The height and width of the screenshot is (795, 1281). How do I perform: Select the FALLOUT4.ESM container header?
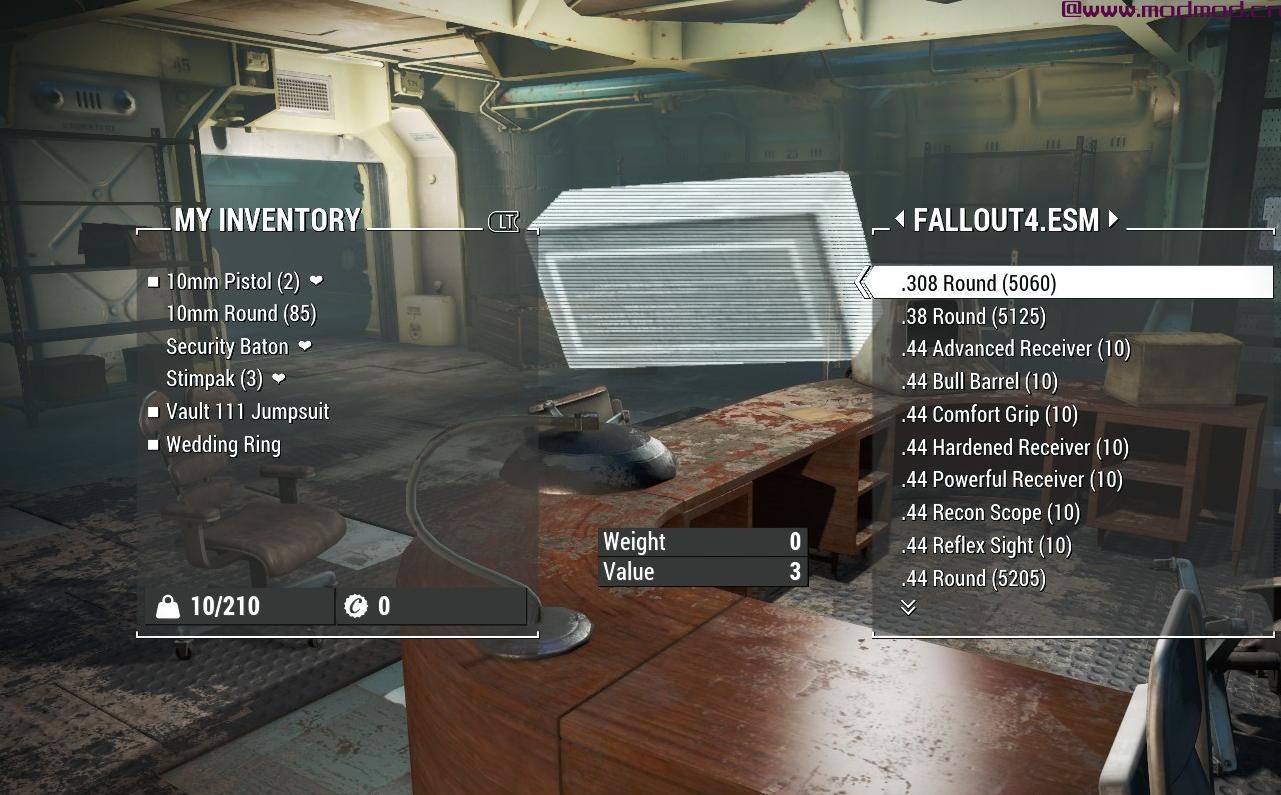click(1007, 221)
